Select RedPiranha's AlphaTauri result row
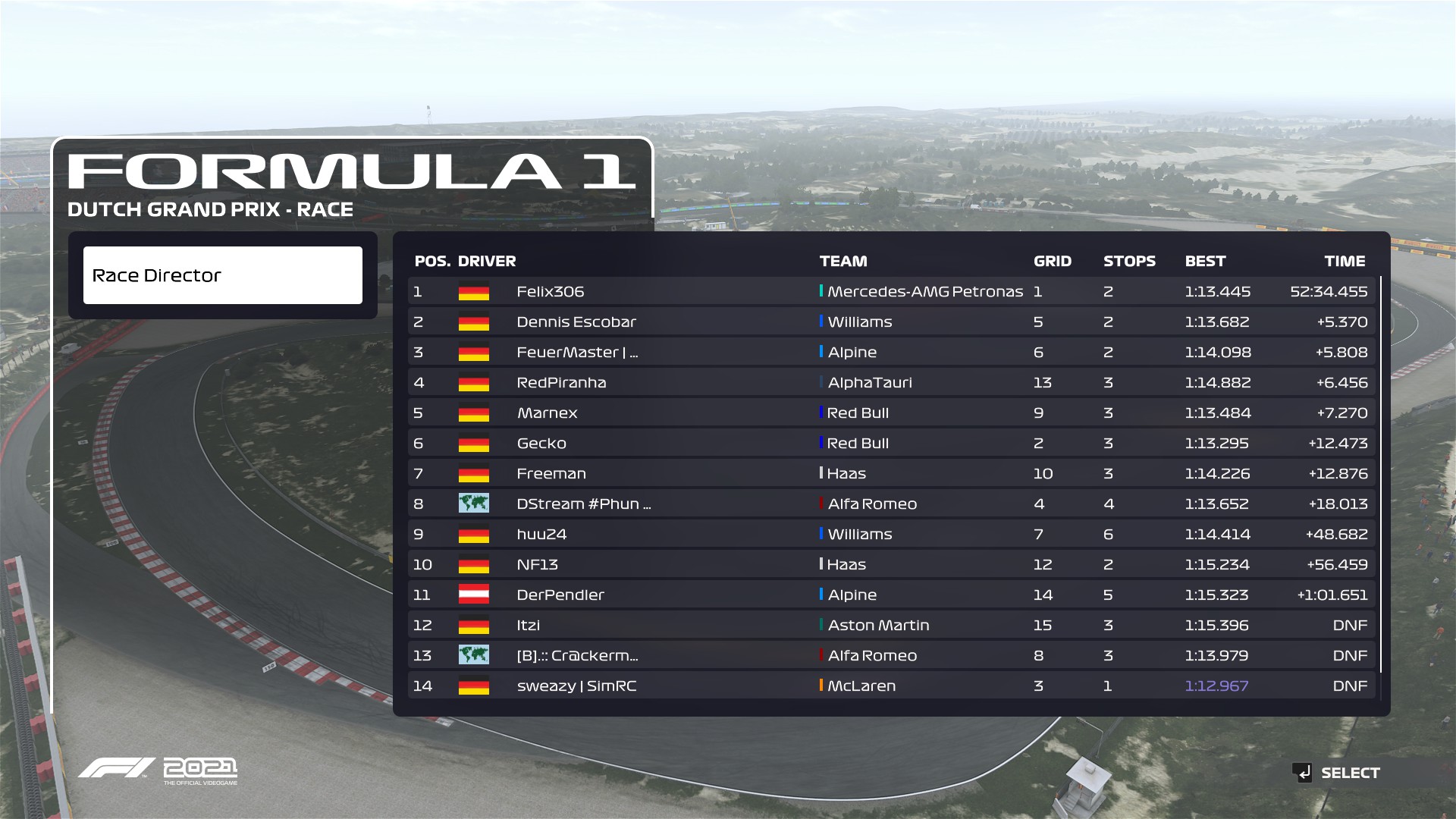Viewport: 1456px width, 819px height. pyautogui.click(x=891, y=382)
